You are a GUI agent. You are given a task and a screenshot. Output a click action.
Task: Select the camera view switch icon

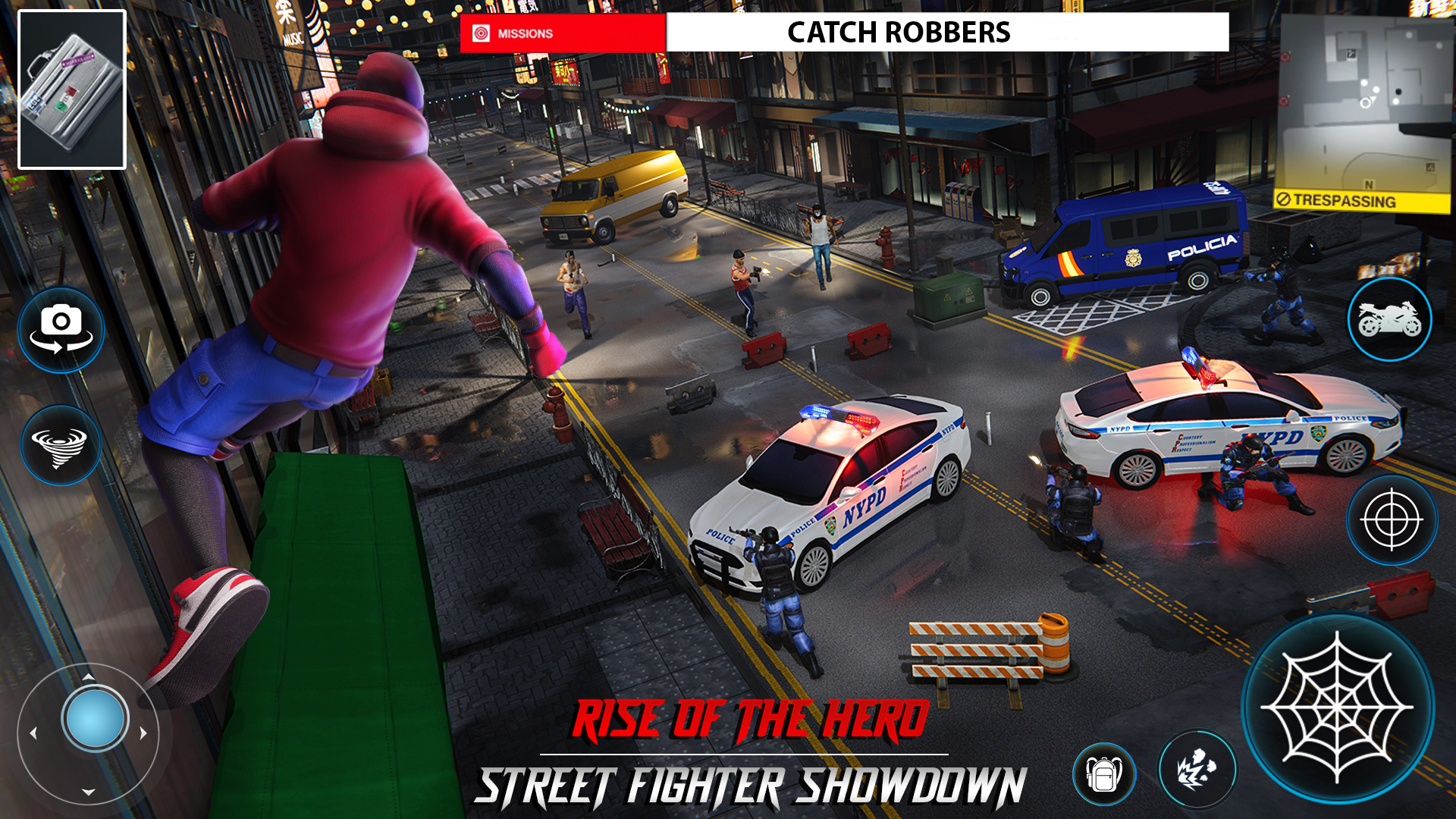63,328
